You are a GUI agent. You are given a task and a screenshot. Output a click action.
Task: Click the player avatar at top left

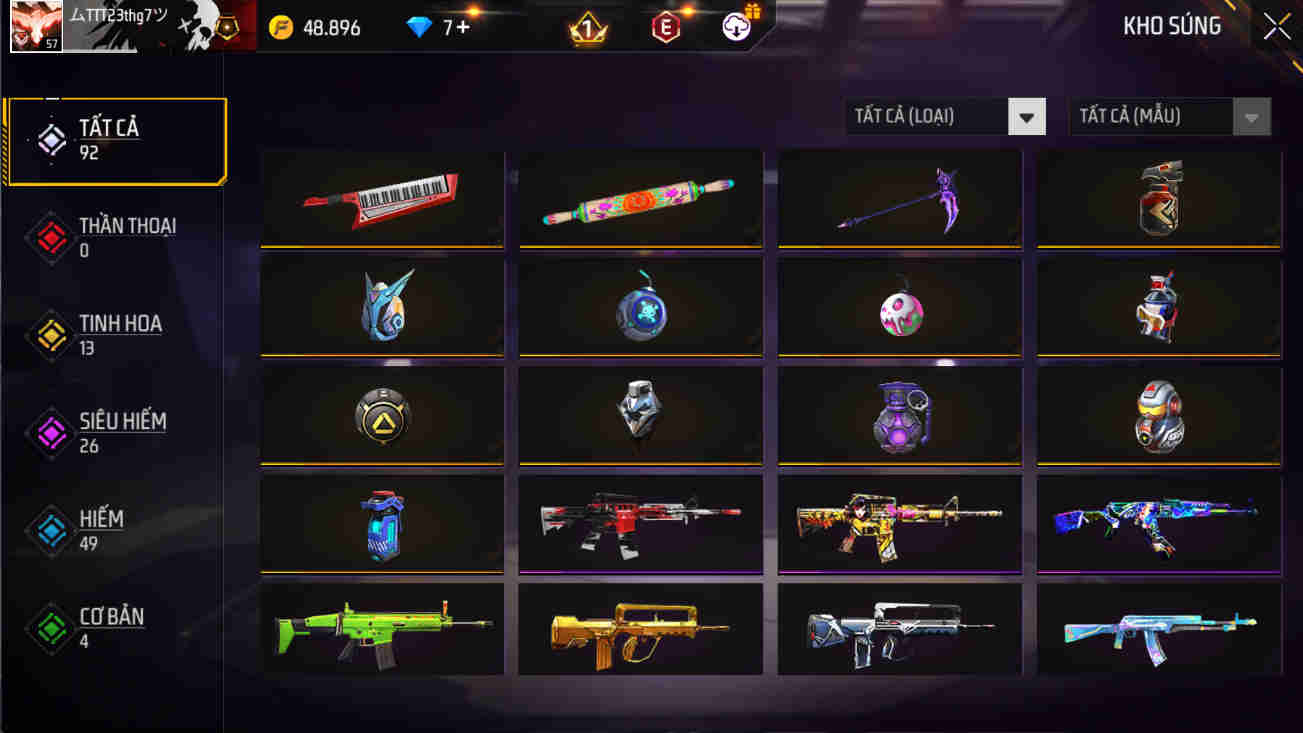coord(36,27)
